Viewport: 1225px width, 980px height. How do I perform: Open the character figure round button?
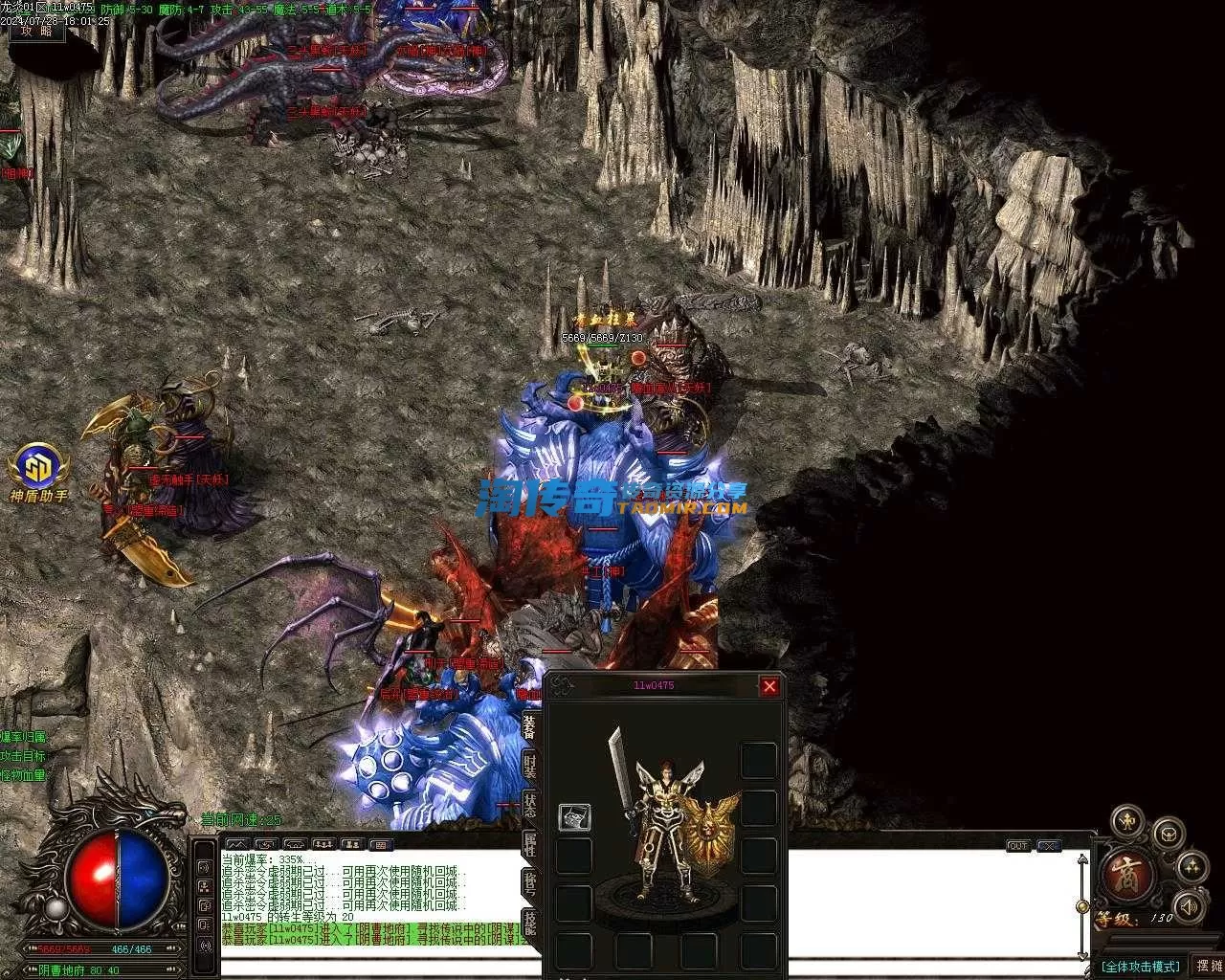pos(1128,821)
